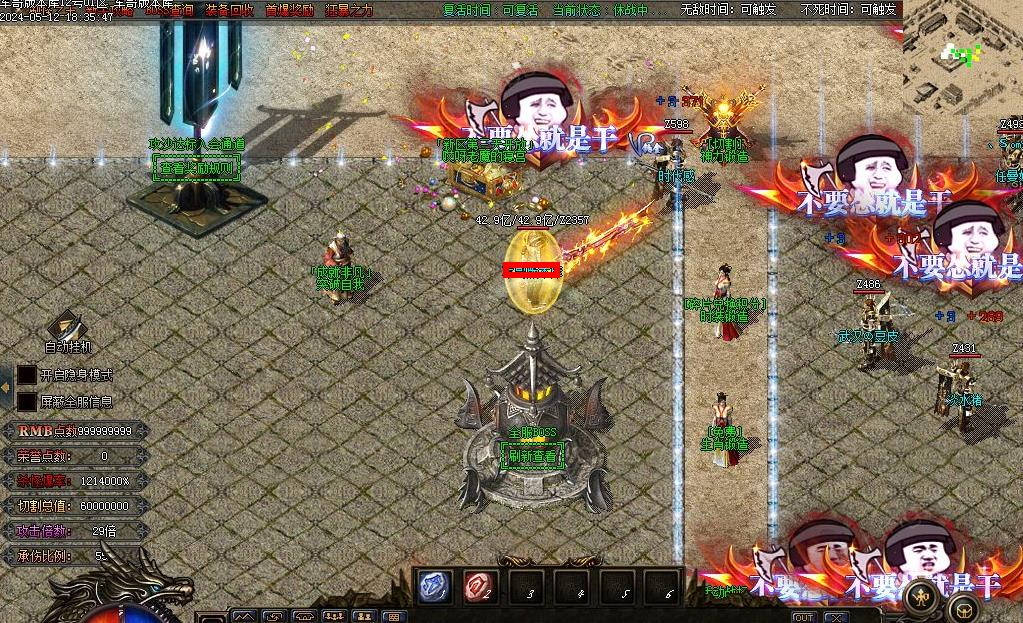Open the 首爆奖励 rewards menu
The image size is (1023, 623).
(289, 10)
